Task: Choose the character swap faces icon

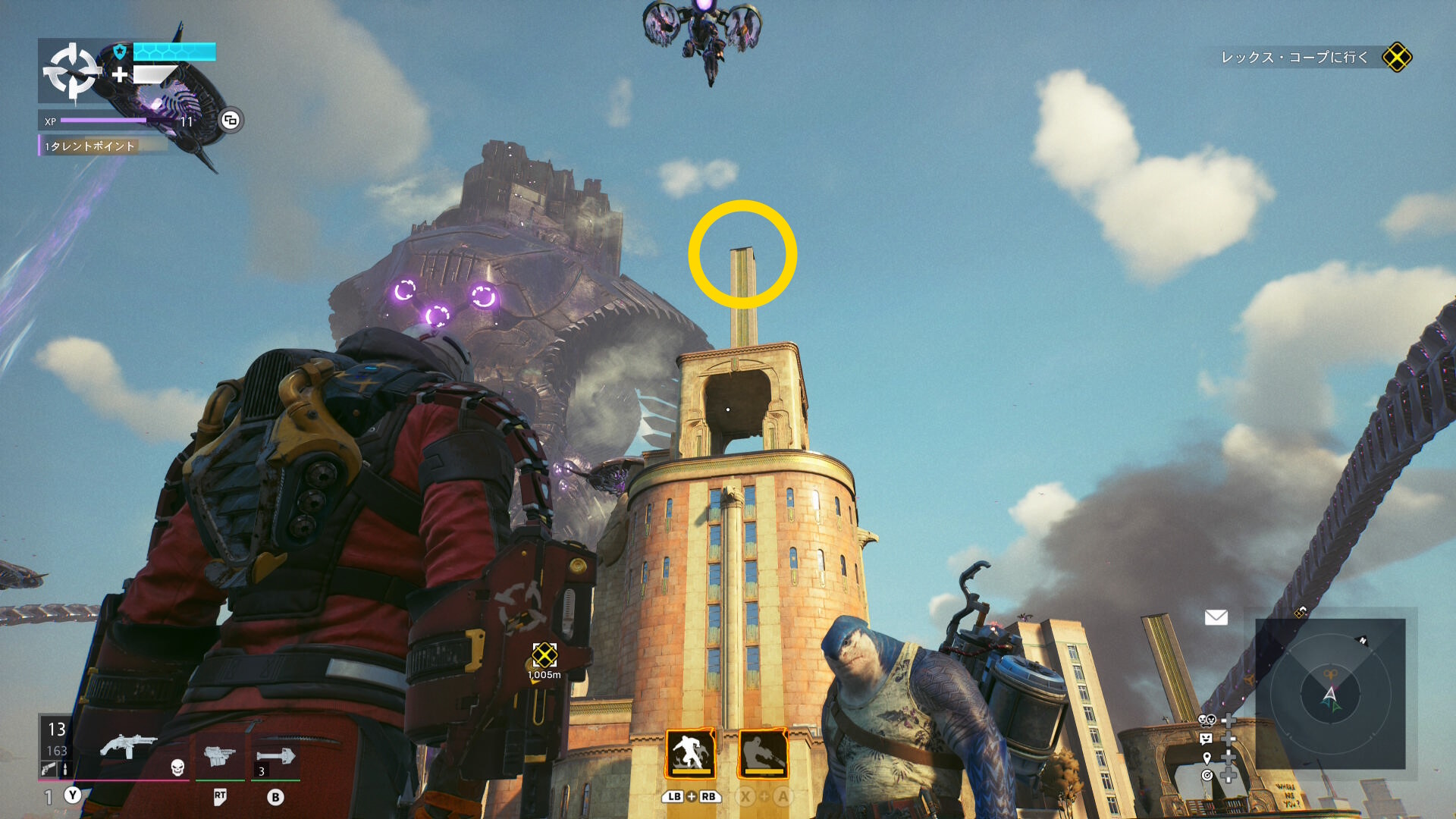Action: (1207, 720)
